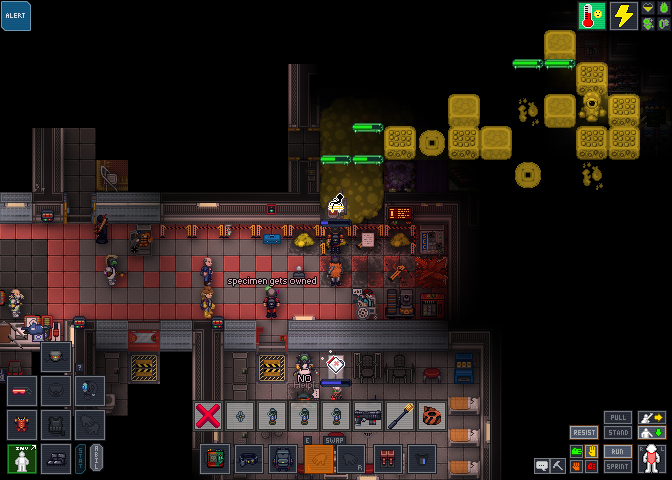
Task: Choose the green help intent hand
Action: click(x=577, y=452)
